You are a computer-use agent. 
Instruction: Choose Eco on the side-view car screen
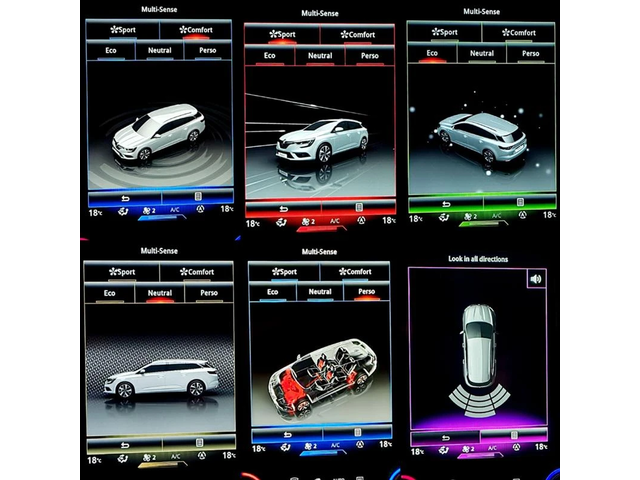(x=110, y=293)
